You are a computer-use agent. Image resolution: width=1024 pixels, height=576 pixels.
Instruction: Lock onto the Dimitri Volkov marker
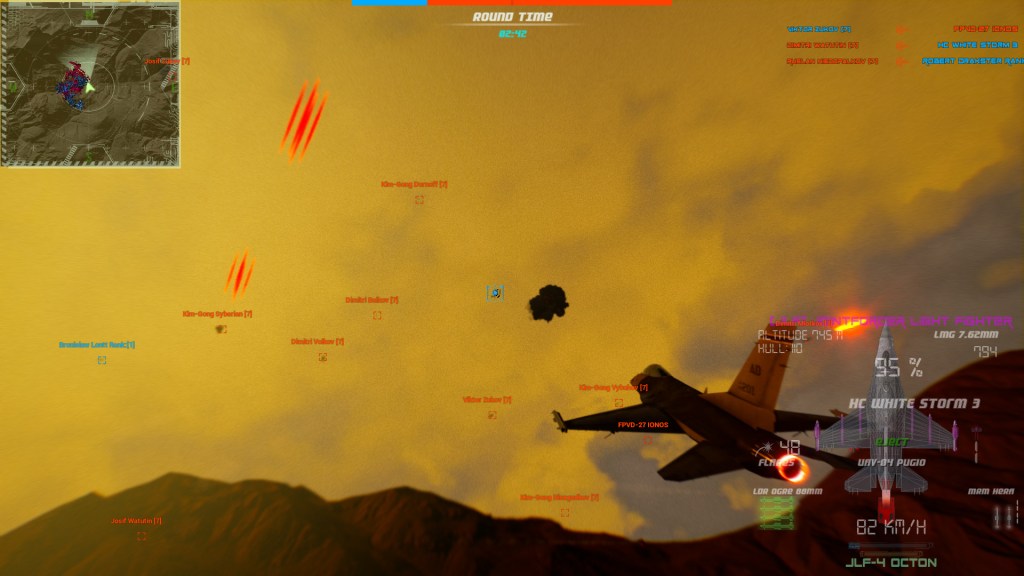tap(322, 357)
